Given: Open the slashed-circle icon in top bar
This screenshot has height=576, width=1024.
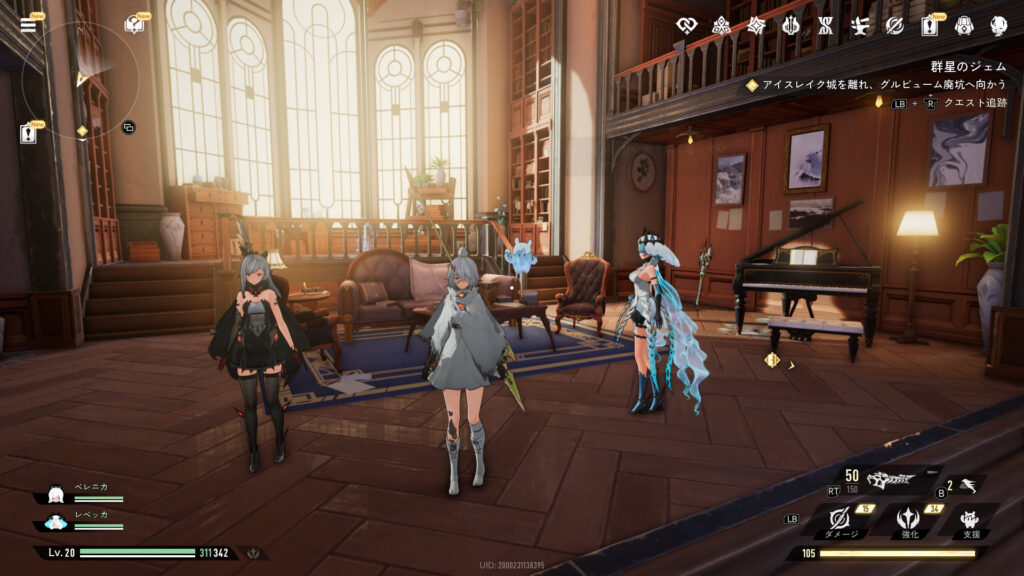Looking at the screenshot, I should (x=894, y=25).
